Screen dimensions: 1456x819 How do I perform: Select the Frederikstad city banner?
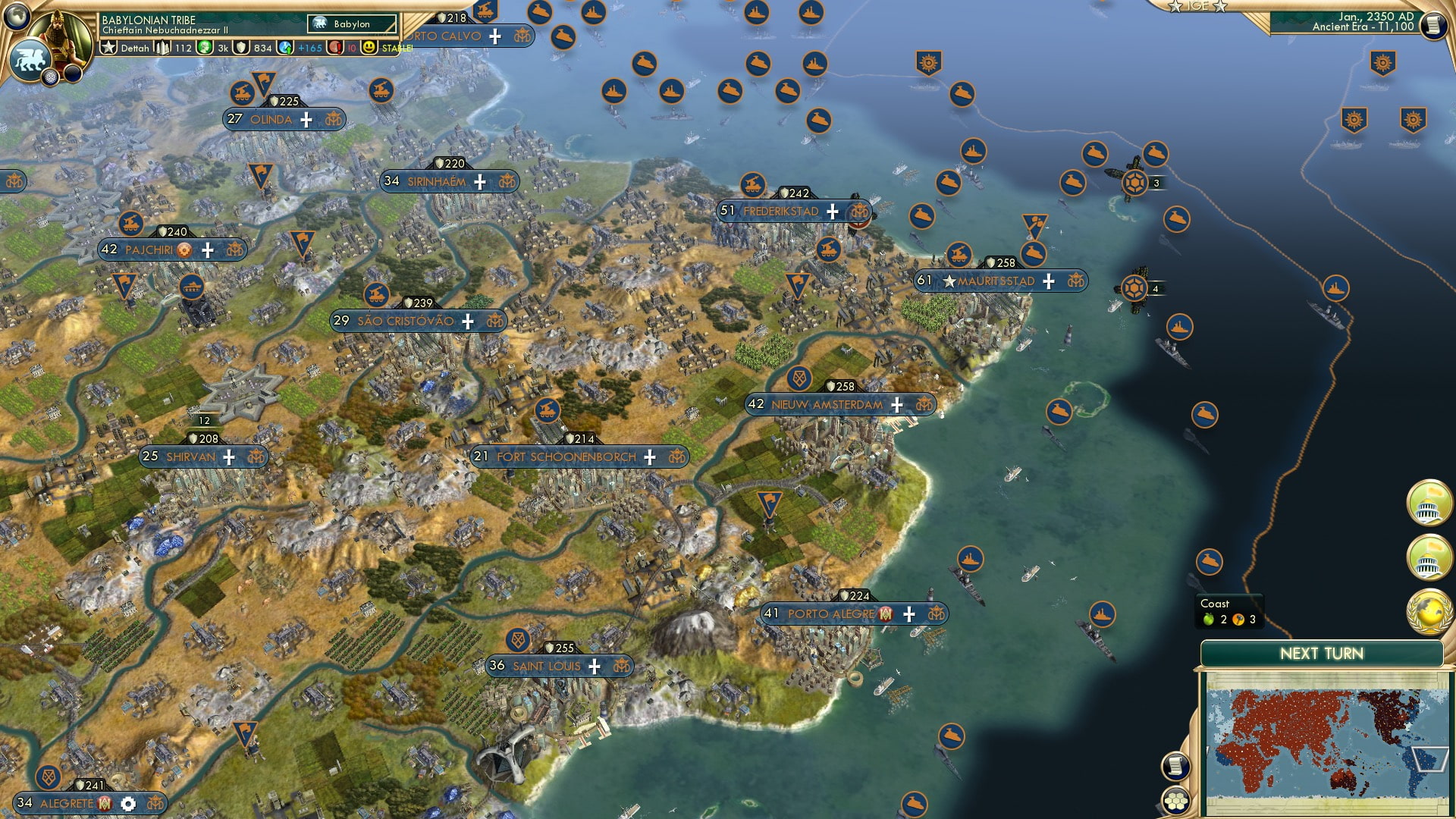click(780, 212)
